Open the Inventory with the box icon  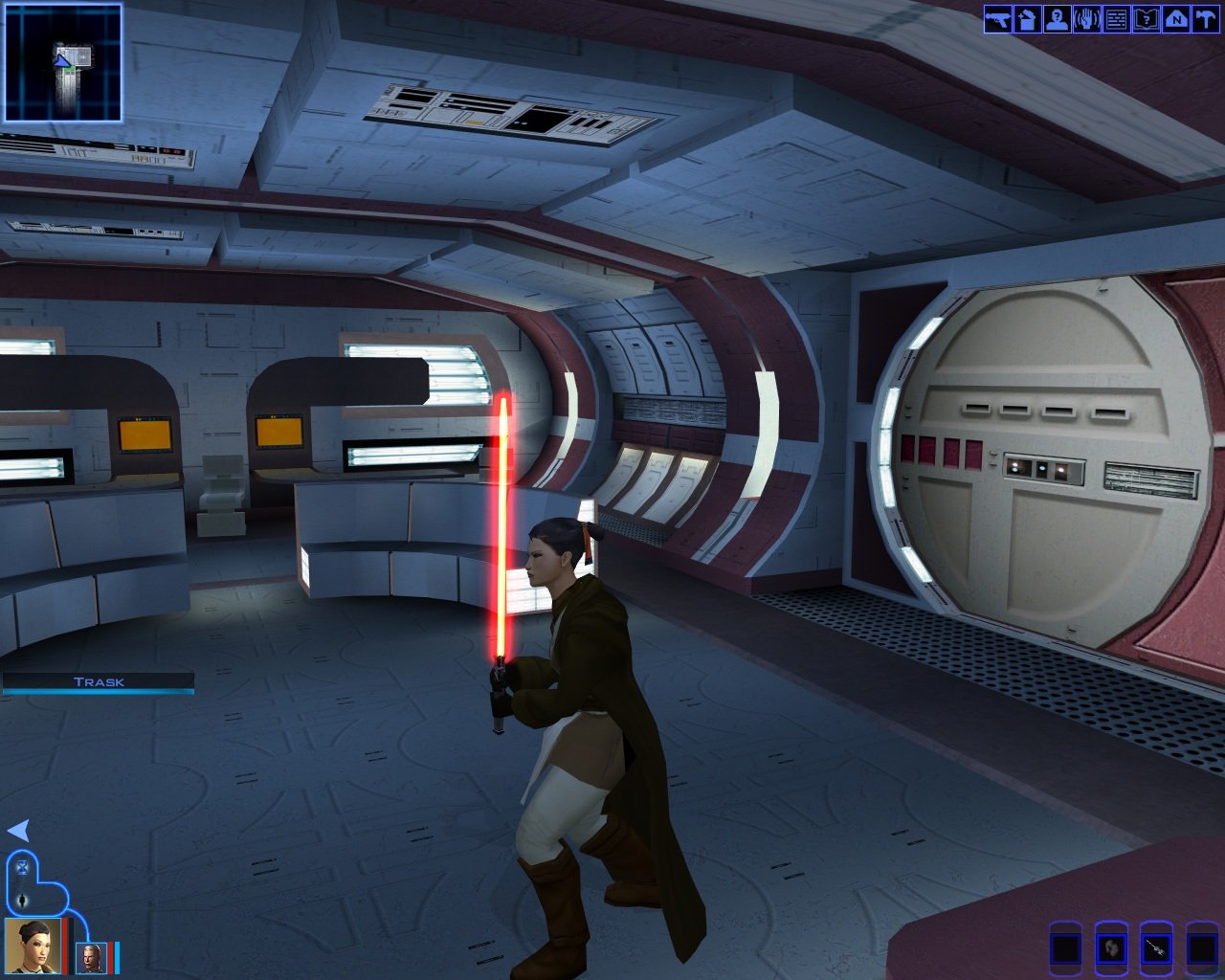tap(1028, 19)
